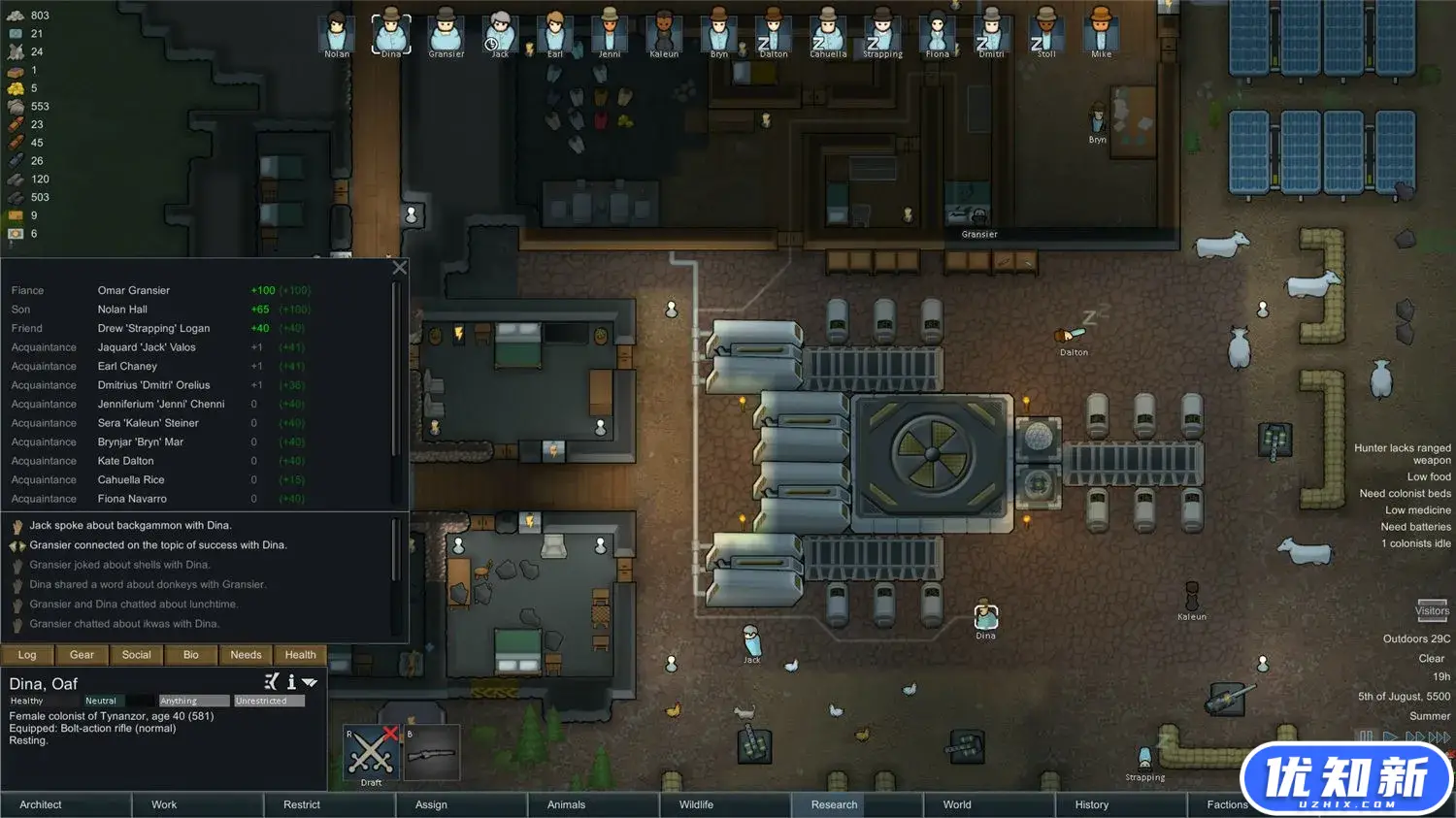Open the Restrict schedule menu
Viewport: 1456px width, 818px height.
302,804
